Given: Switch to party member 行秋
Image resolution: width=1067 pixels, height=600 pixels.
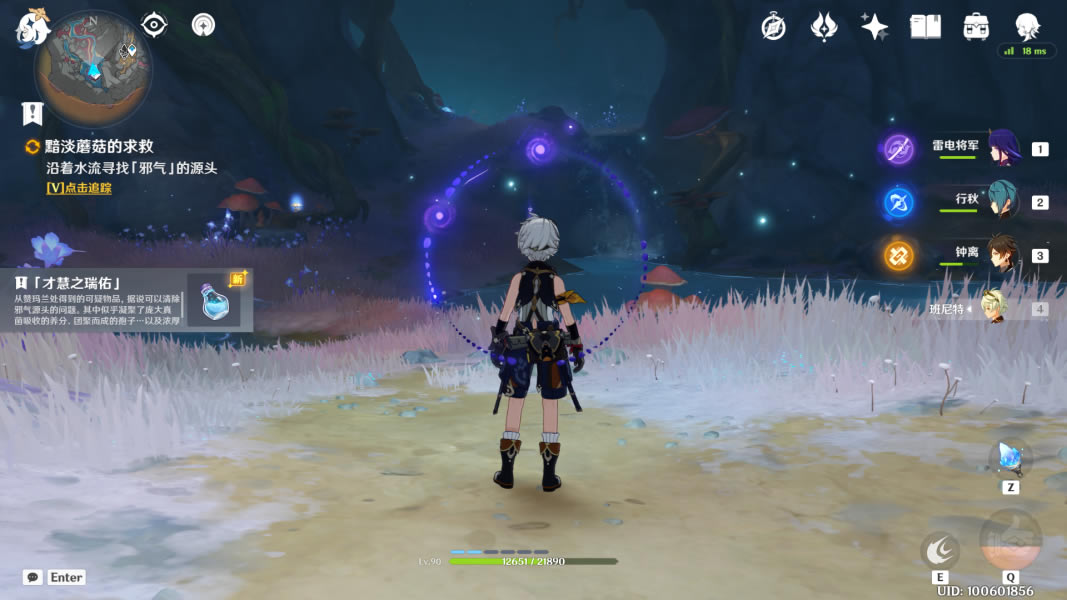Looking at the screenshot, I should tap(1003, 202).
